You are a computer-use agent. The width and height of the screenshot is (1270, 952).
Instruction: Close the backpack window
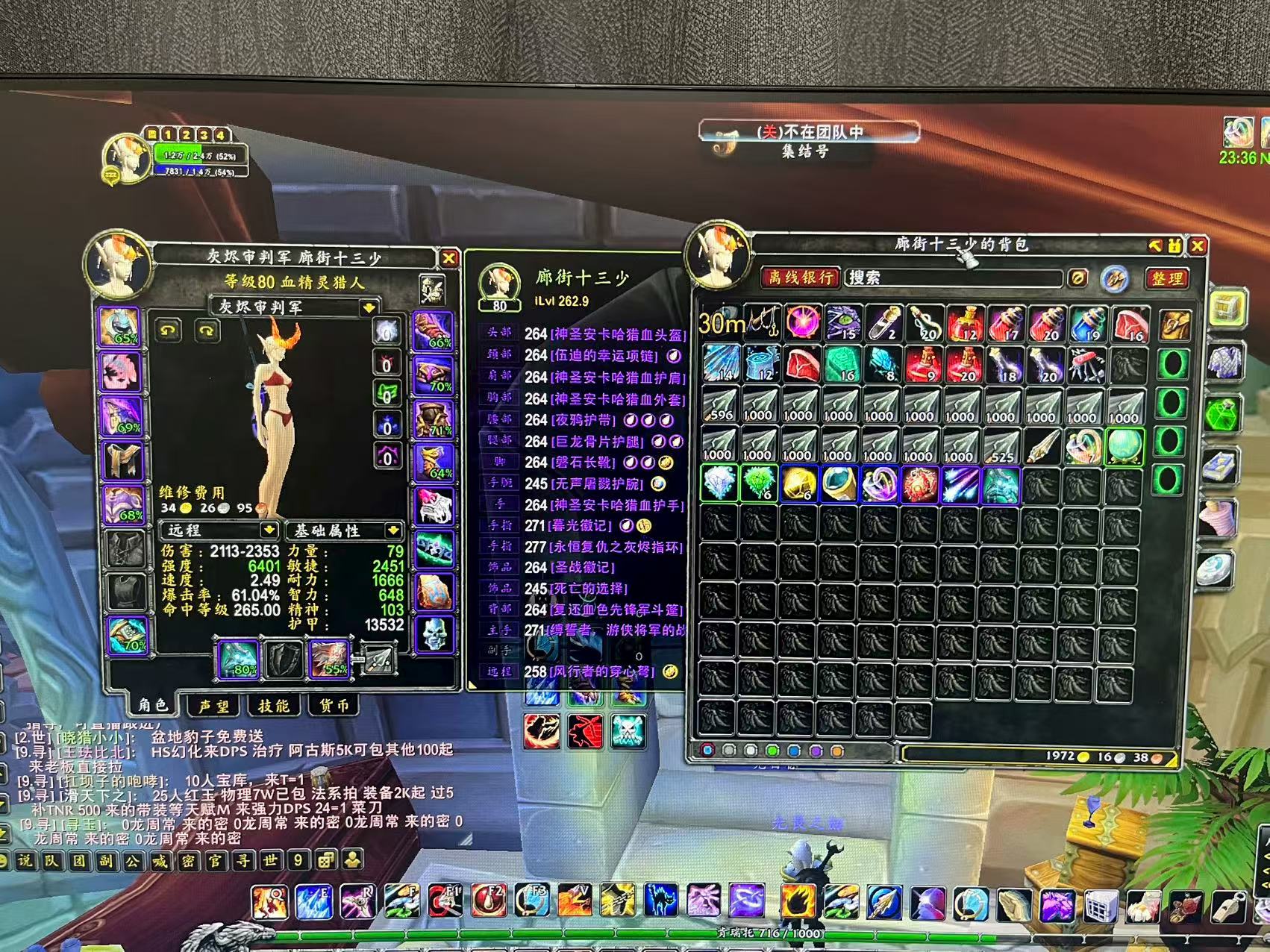(1198, 245)
